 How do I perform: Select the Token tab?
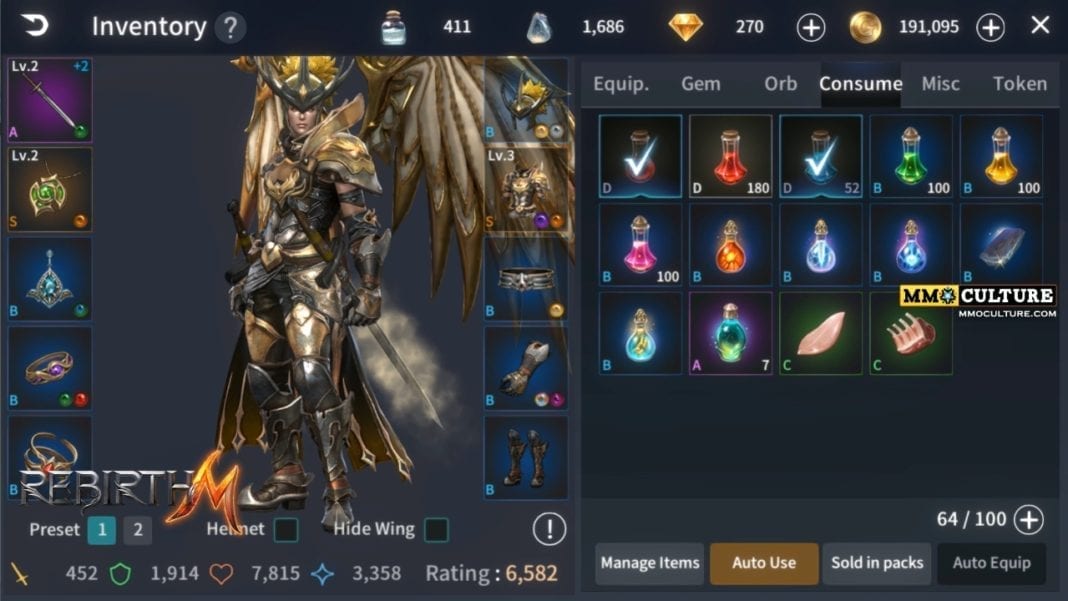pyautogui.click(x=1019, y=84)
